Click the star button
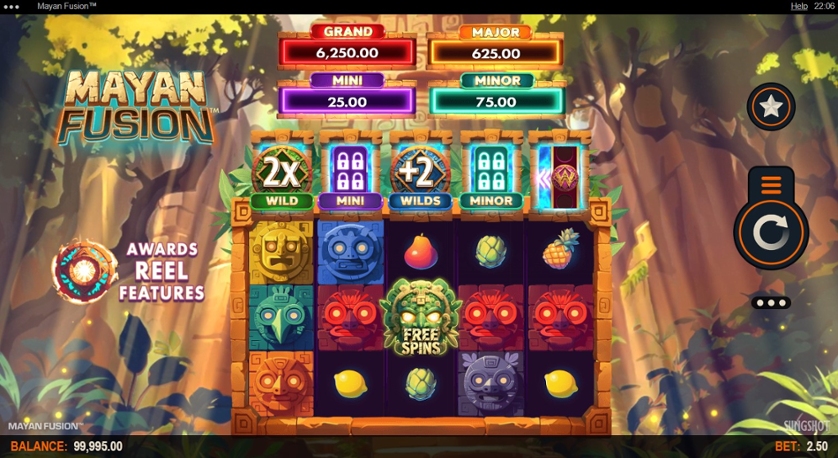 click(771, 107)
